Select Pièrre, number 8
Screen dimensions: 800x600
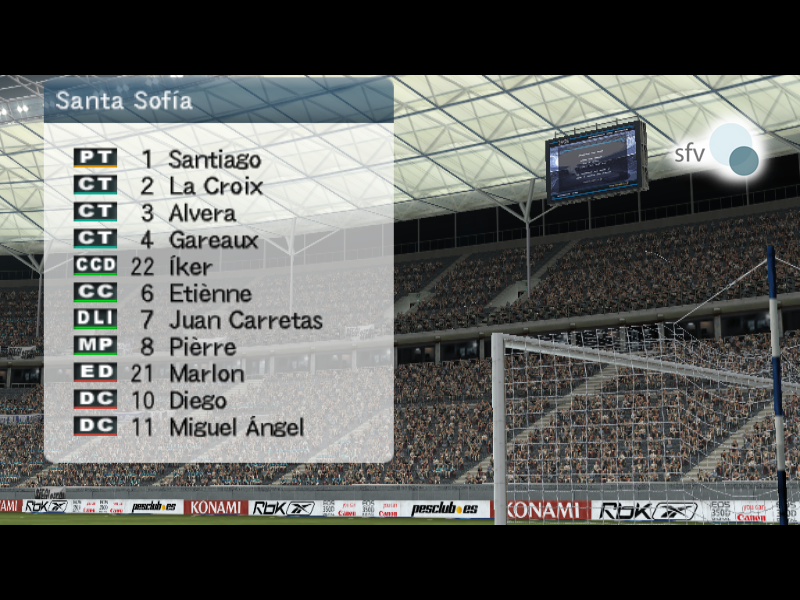coord(202,348)
